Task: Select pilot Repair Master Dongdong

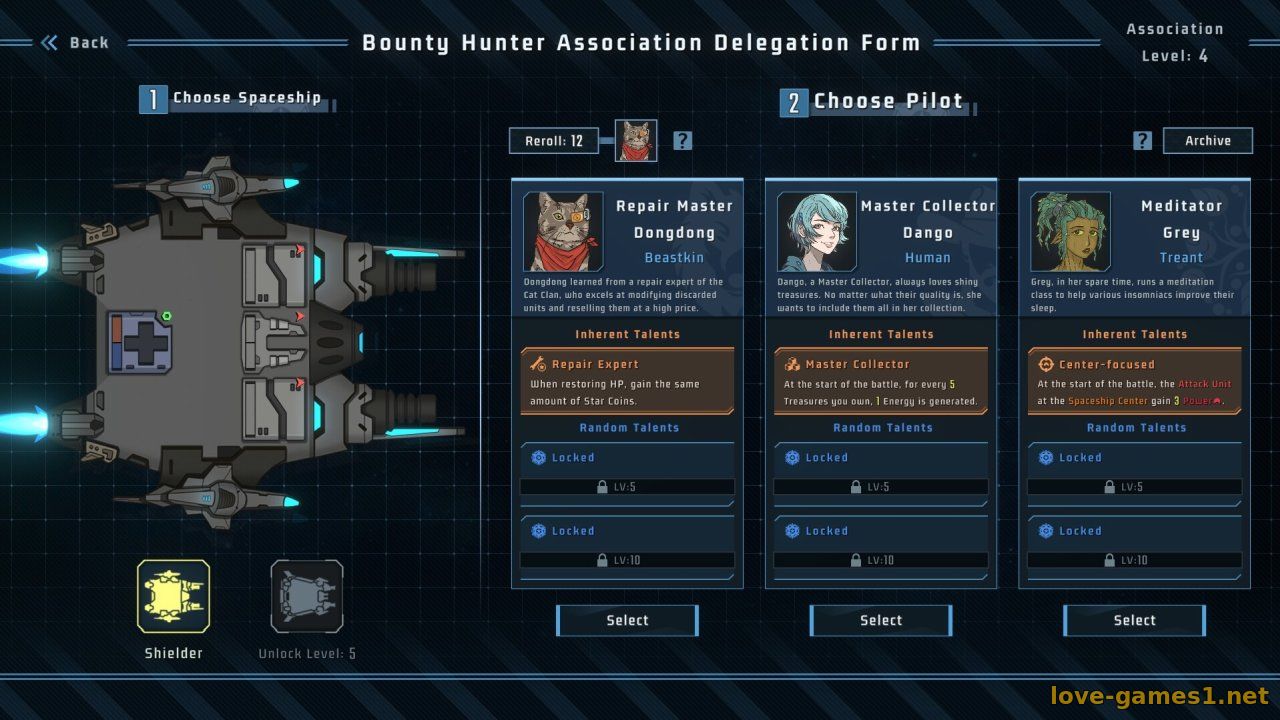Action: point(627,620)
